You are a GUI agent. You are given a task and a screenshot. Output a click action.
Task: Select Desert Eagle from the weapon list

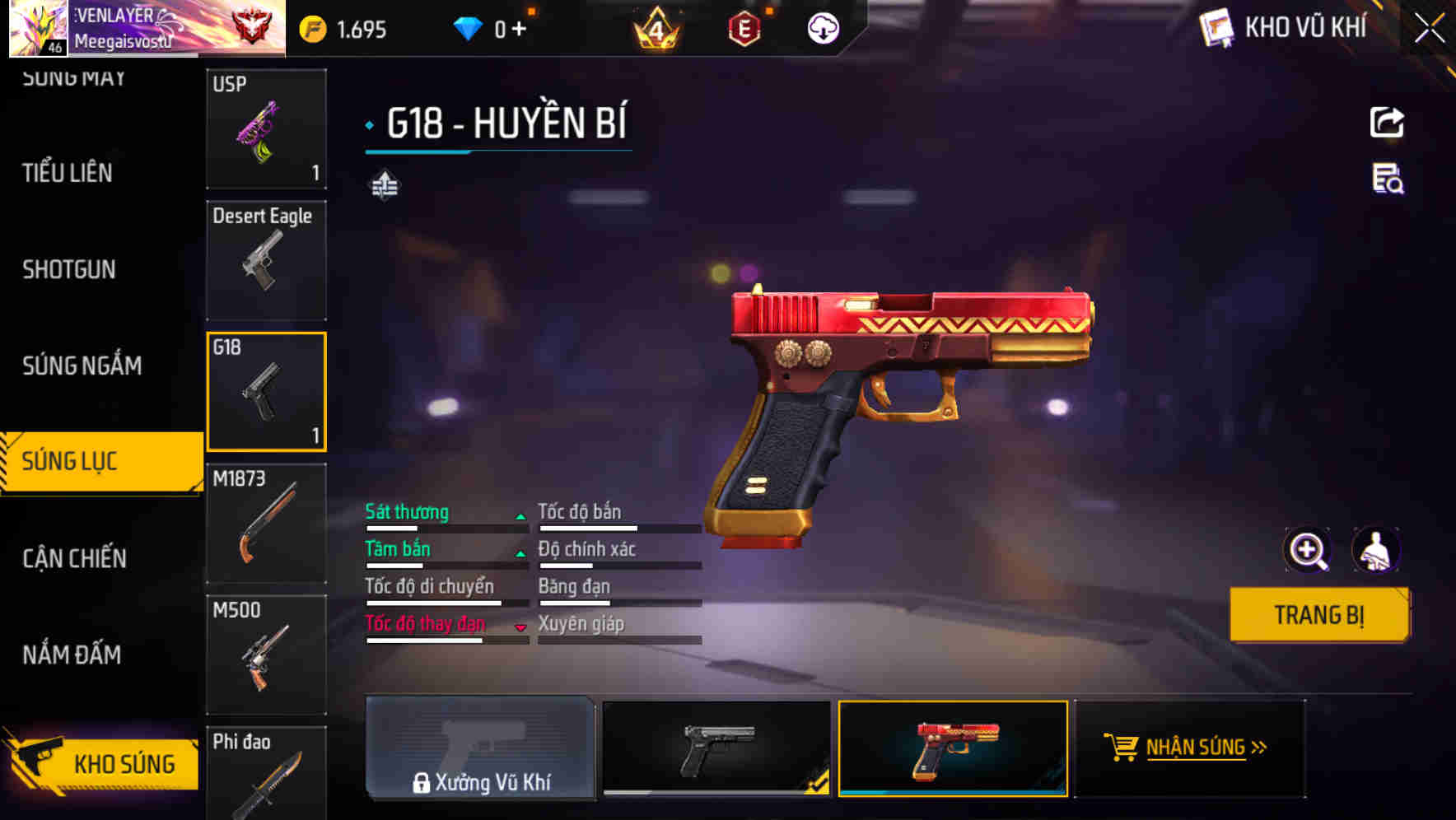click(x=265, y=259)
